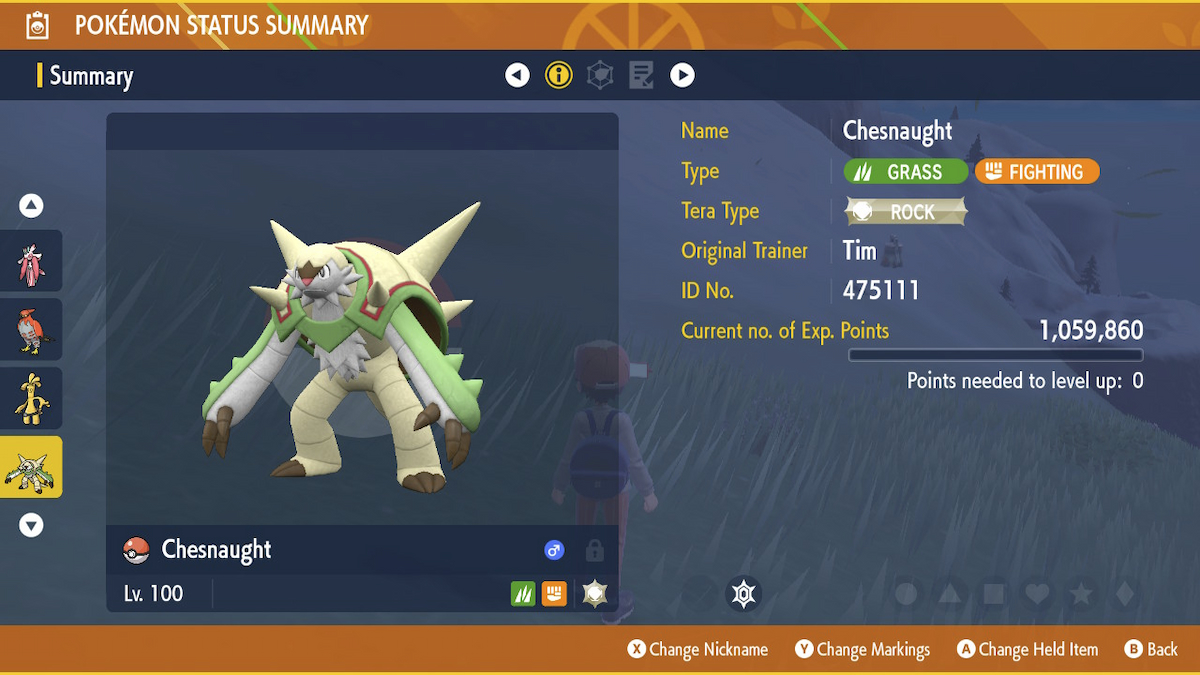This screenshot has width=1200, height=675.
Task: Select Change Held Item option
Action: pos(1027,649)
